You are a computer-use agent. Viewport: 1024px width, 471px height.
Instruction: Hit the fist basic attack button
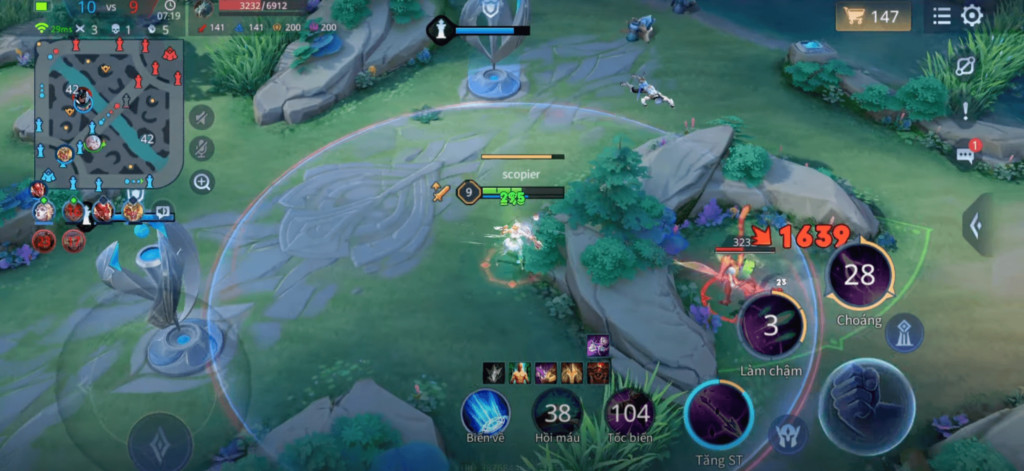click(866, 404)
